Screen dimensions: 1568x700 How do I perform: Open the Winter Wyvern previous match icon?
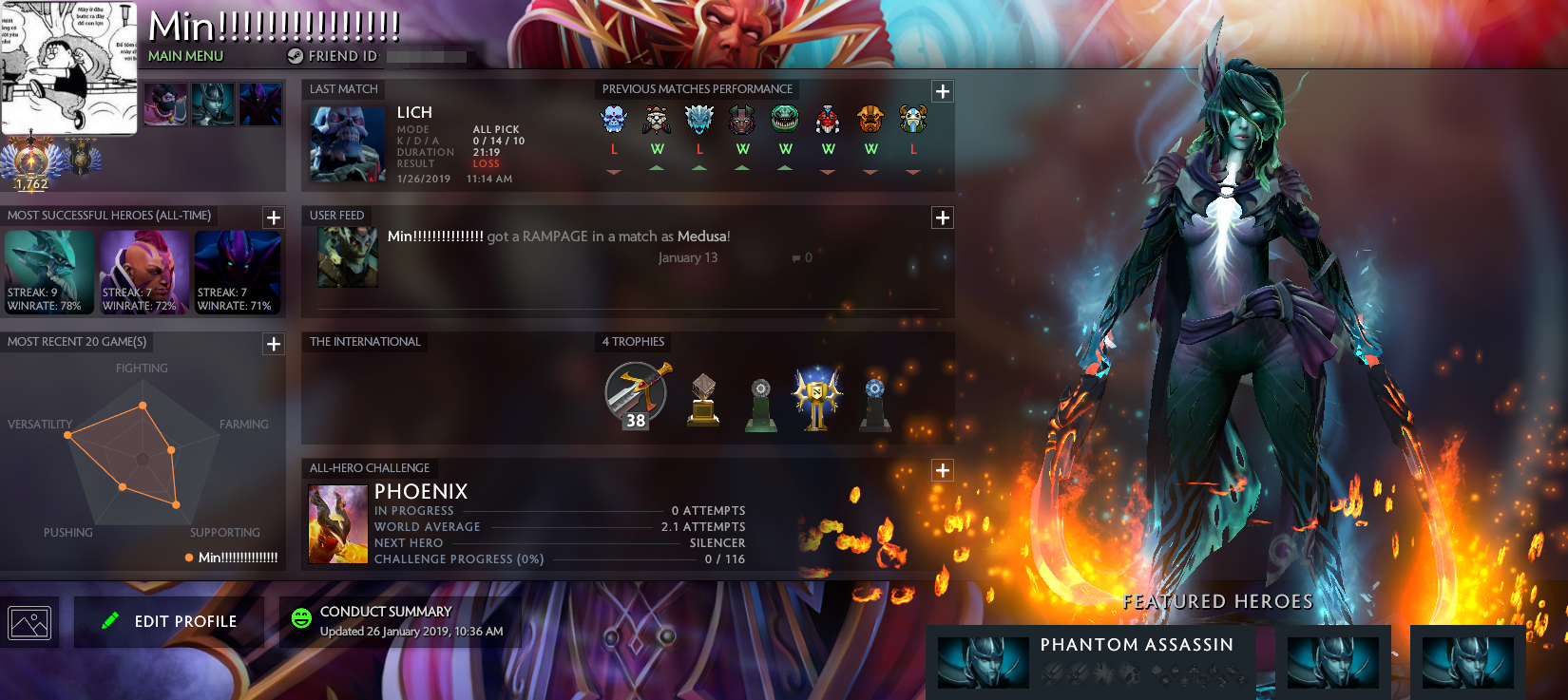click(699, 120)
